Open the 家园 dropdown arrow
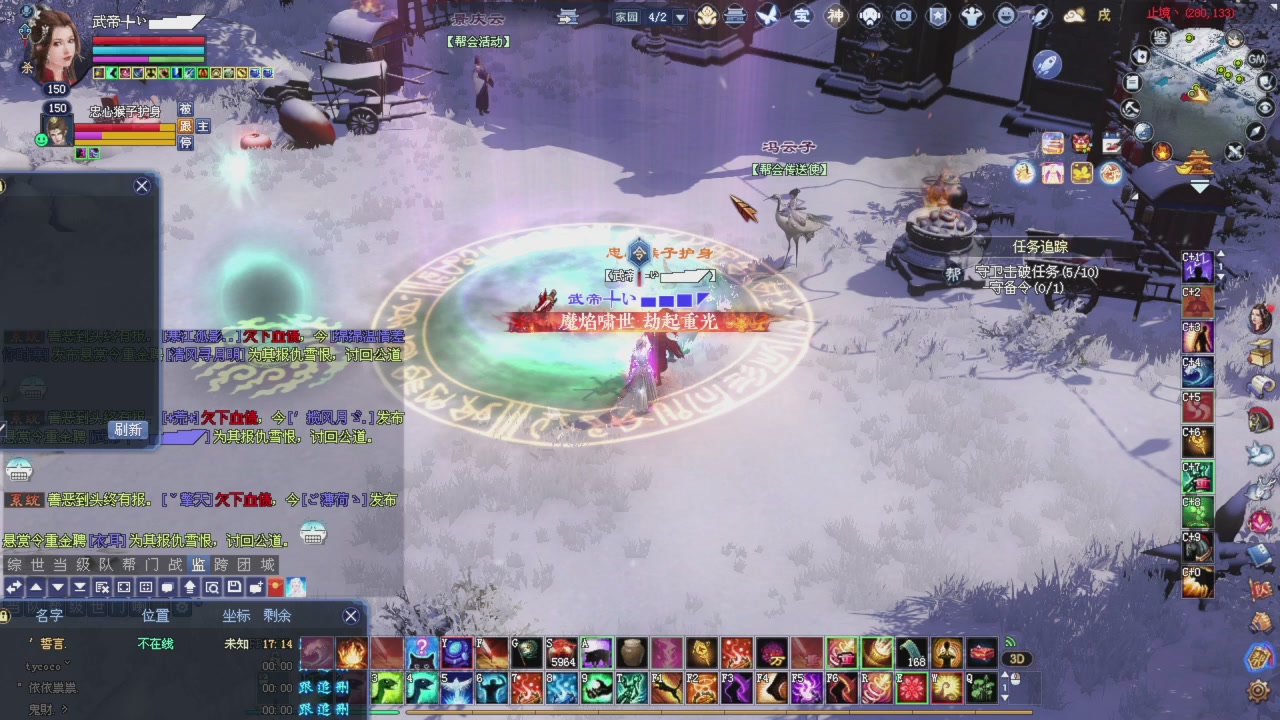This screenshot has height=720, width=1280. [680, 17]
